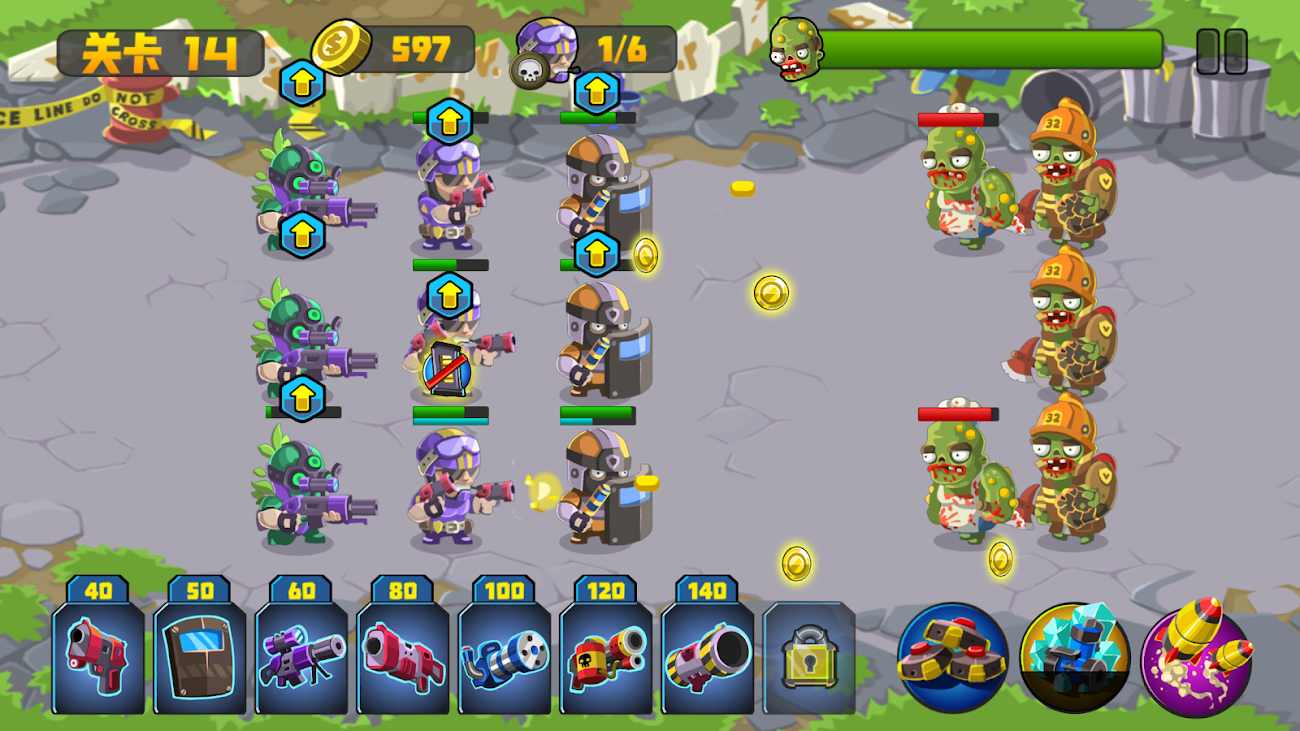Activate the landmines special ability
Viewport: 1300px width, 731px height.
coord(952,657)
